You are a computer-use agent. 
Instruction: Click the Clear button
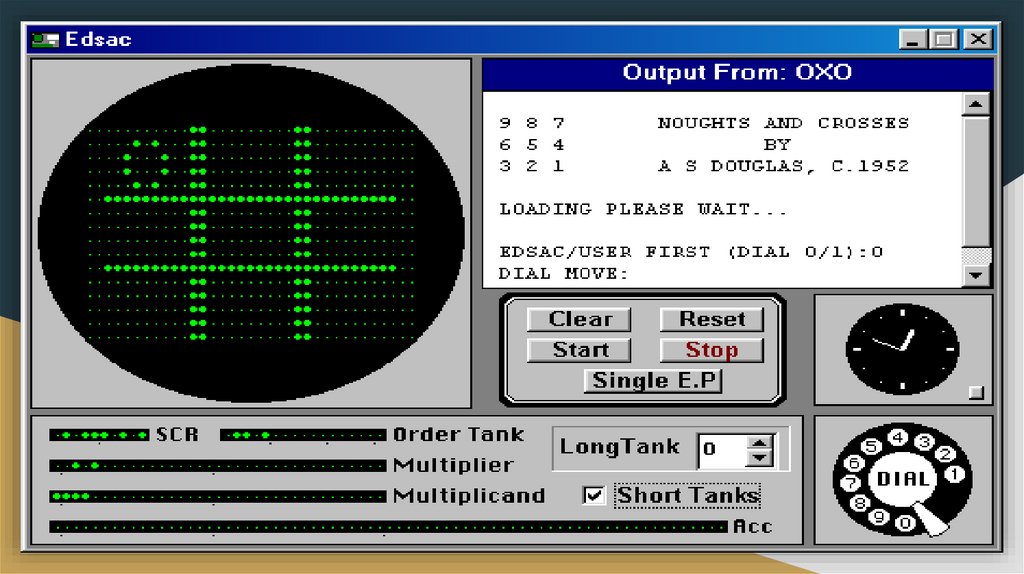point(580,320)
